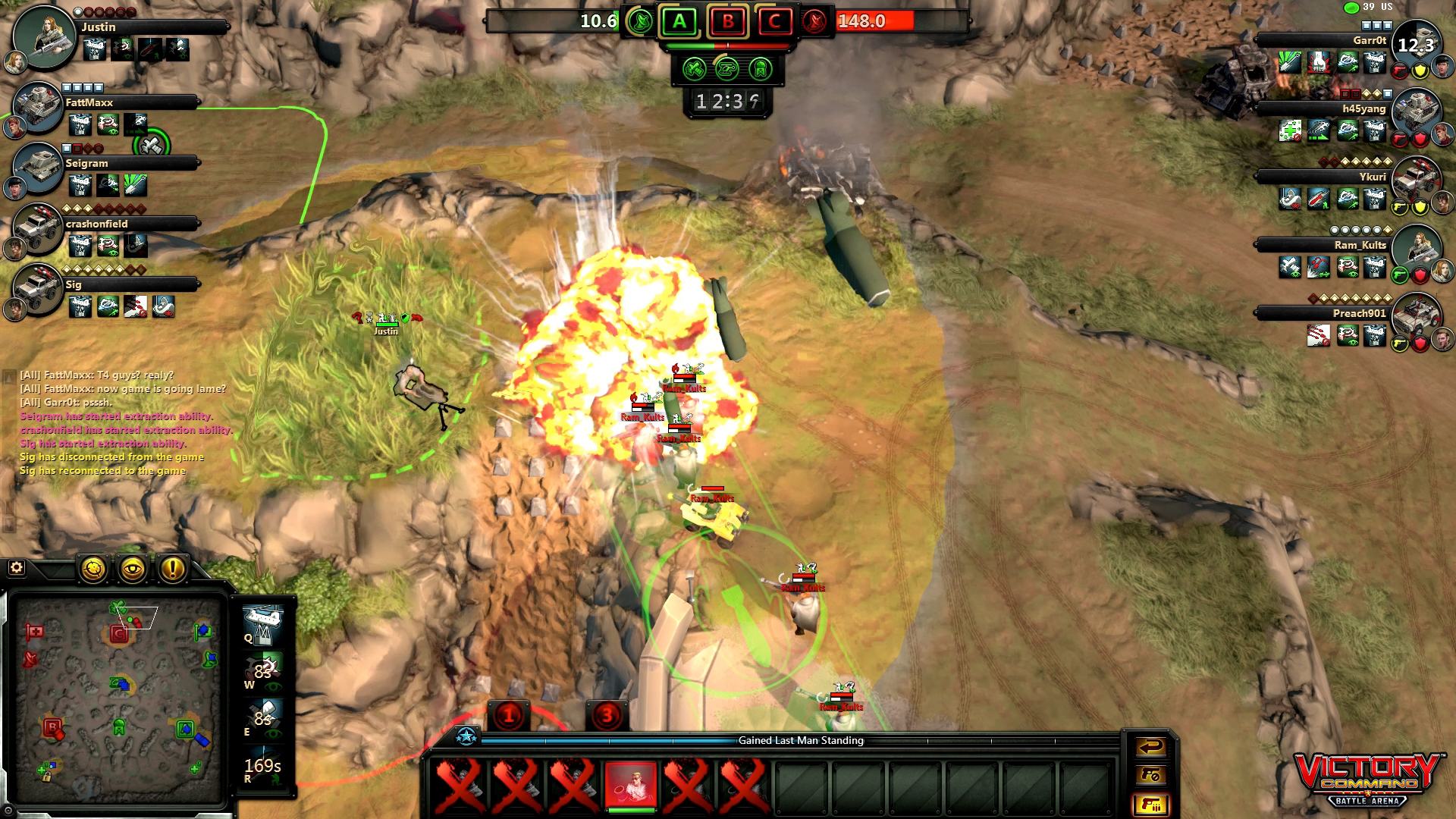Image resolution: width=1456 pixels, height=819 pixels.
Task: Send the exclamation alert ping
Action: tap(173, 569)
